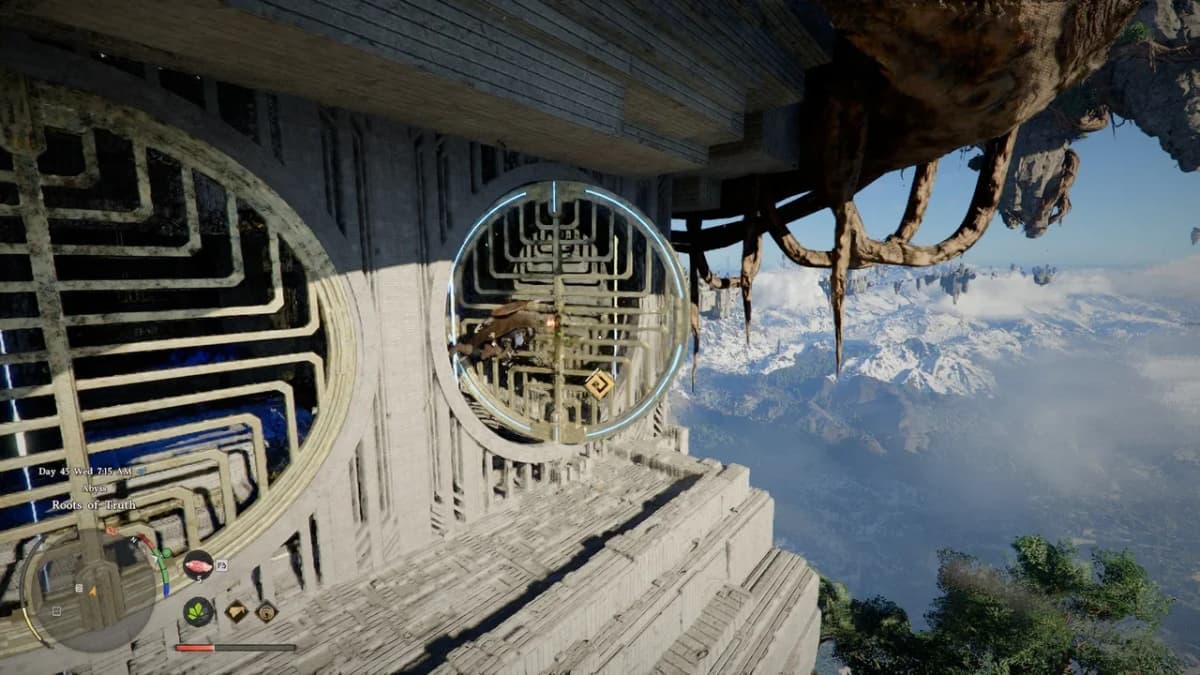Click the diamond marker inside the blue circle
This screenshot has width=1200, height=675.
598,384
